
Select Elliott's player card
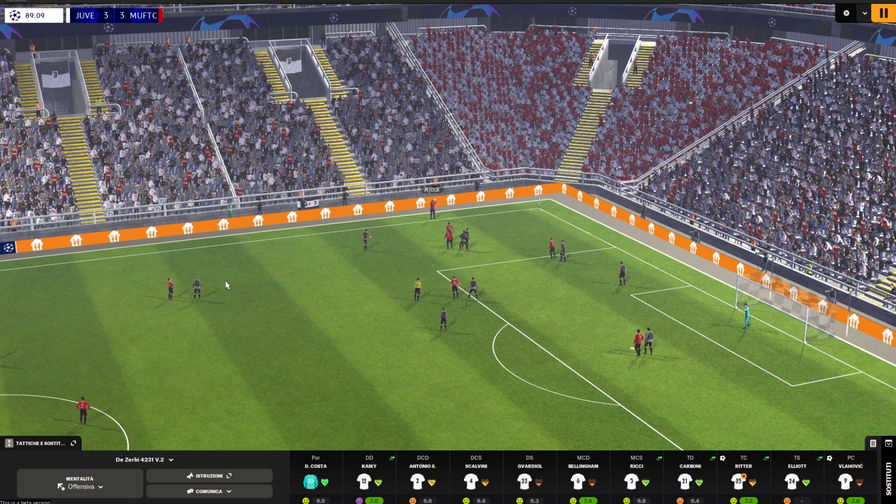(x=797, y=477)
